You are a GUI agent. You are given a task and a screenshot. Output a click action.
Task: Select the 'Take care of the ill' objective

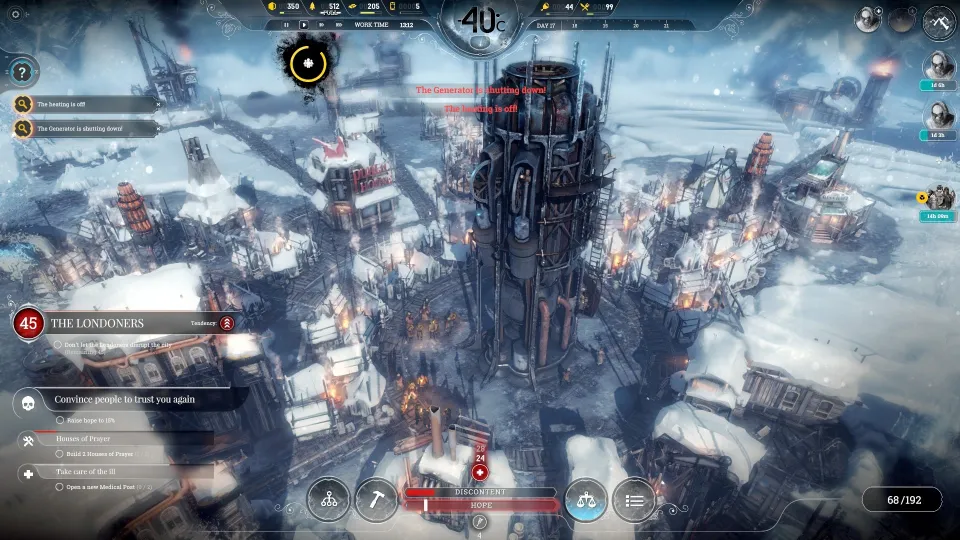[100, 470]
